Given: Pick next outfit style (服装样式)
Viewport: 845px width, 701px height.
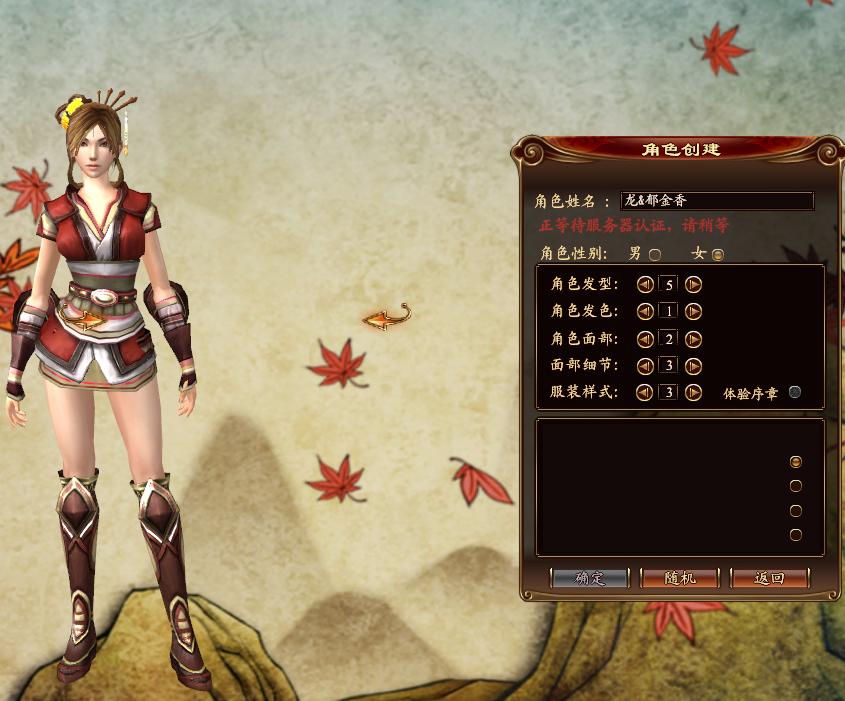Looking at the screenshot, I should (693, 392).
